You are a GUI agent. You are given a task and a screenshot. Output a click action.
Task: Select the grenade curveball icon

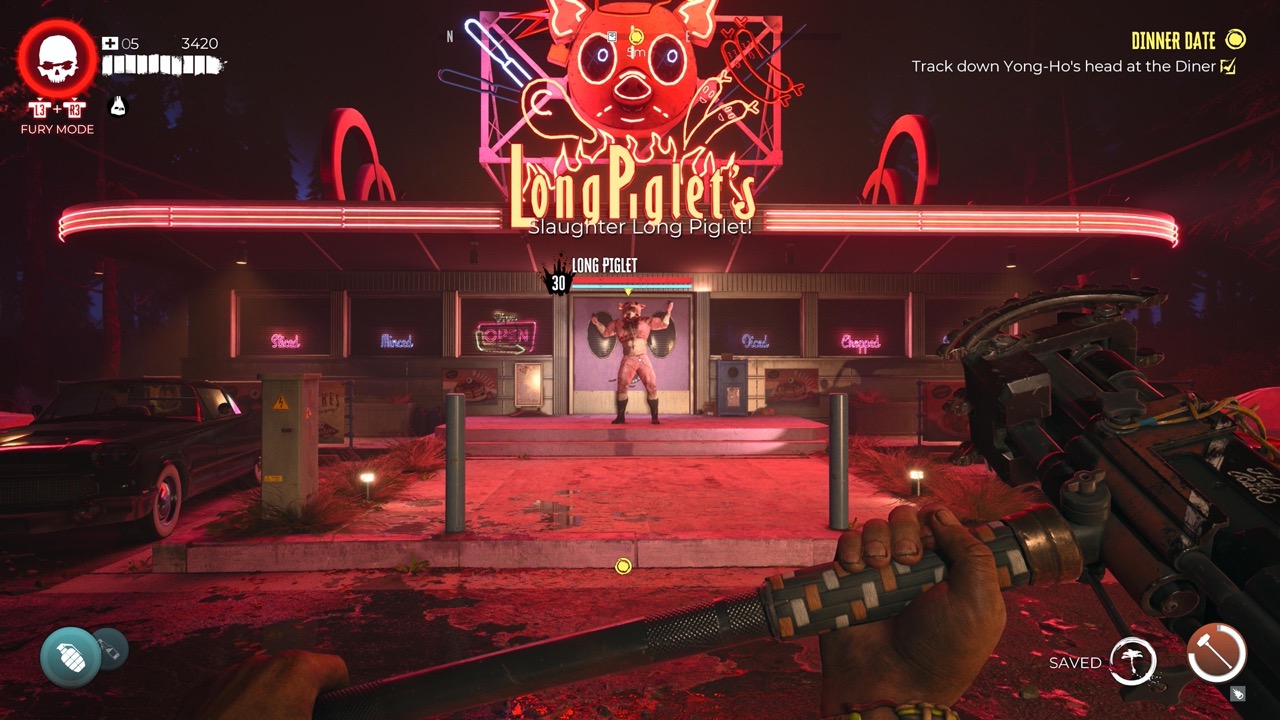pyautogui.click(x=70, y=657)
